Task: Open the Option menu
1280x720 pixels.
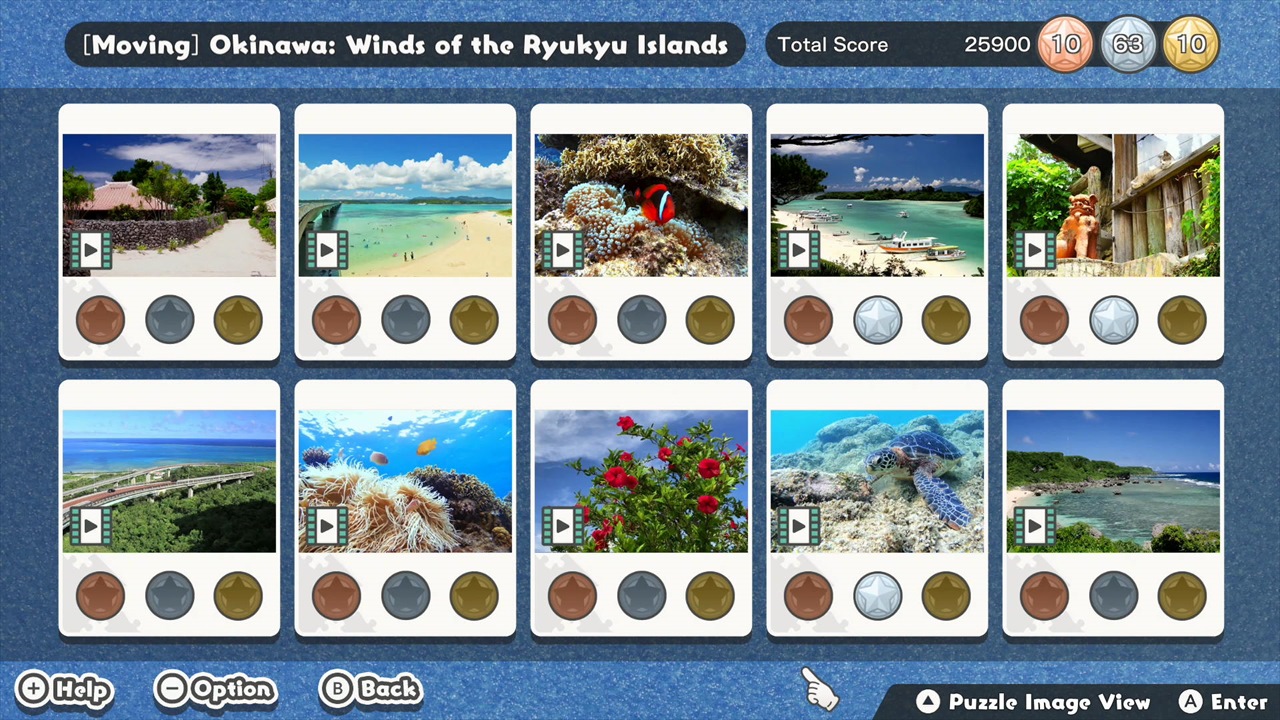Action: click(215, 689)
